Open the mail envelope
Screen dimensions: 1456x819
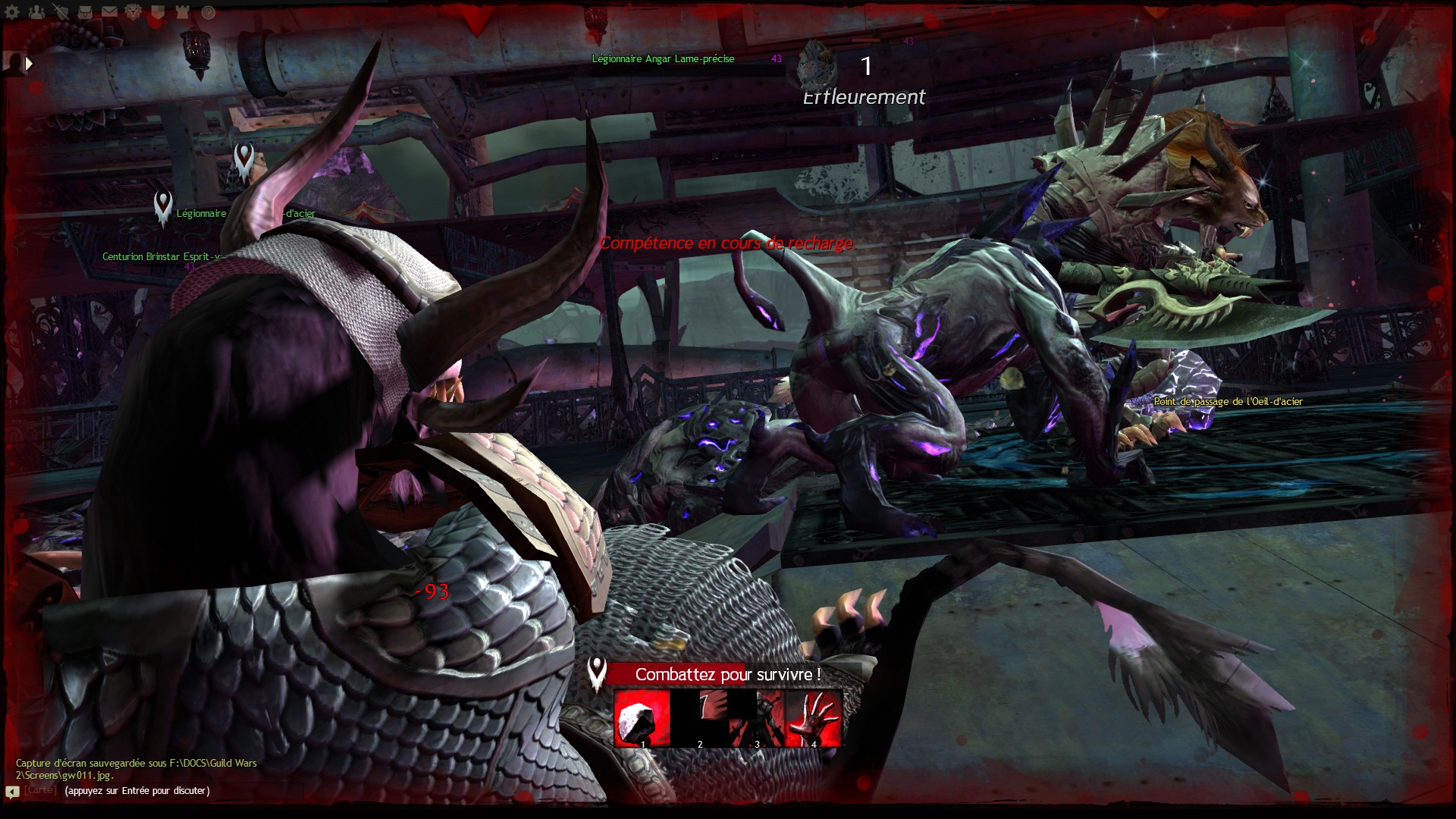click(109, 12)
